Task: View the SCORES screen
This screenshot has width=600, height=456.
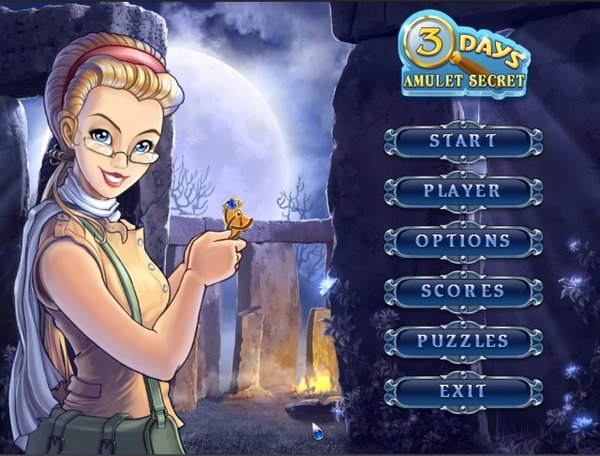Action: coord(463,291)
